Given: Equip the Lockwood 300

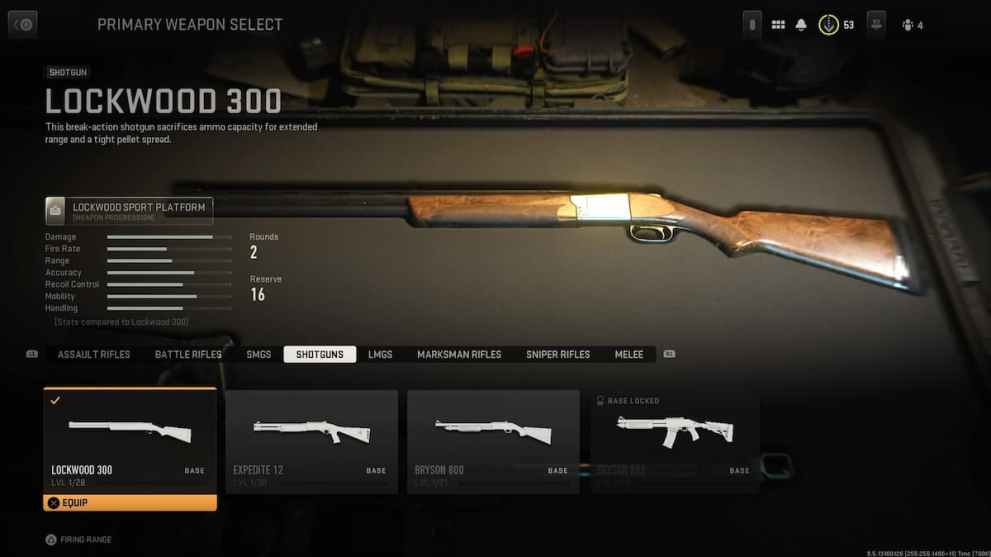Looking at the screenshot, I should [x=130, y=503].
